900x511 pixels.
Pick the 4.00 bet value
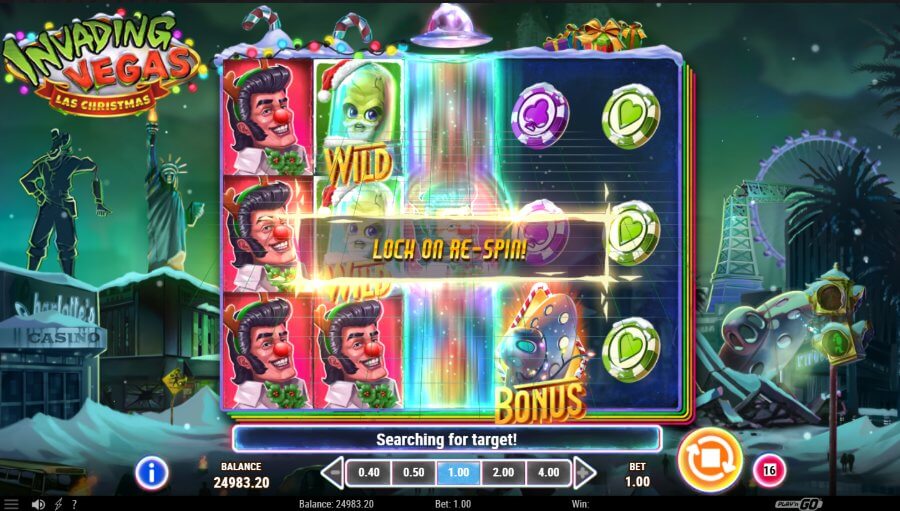point(548,472)
